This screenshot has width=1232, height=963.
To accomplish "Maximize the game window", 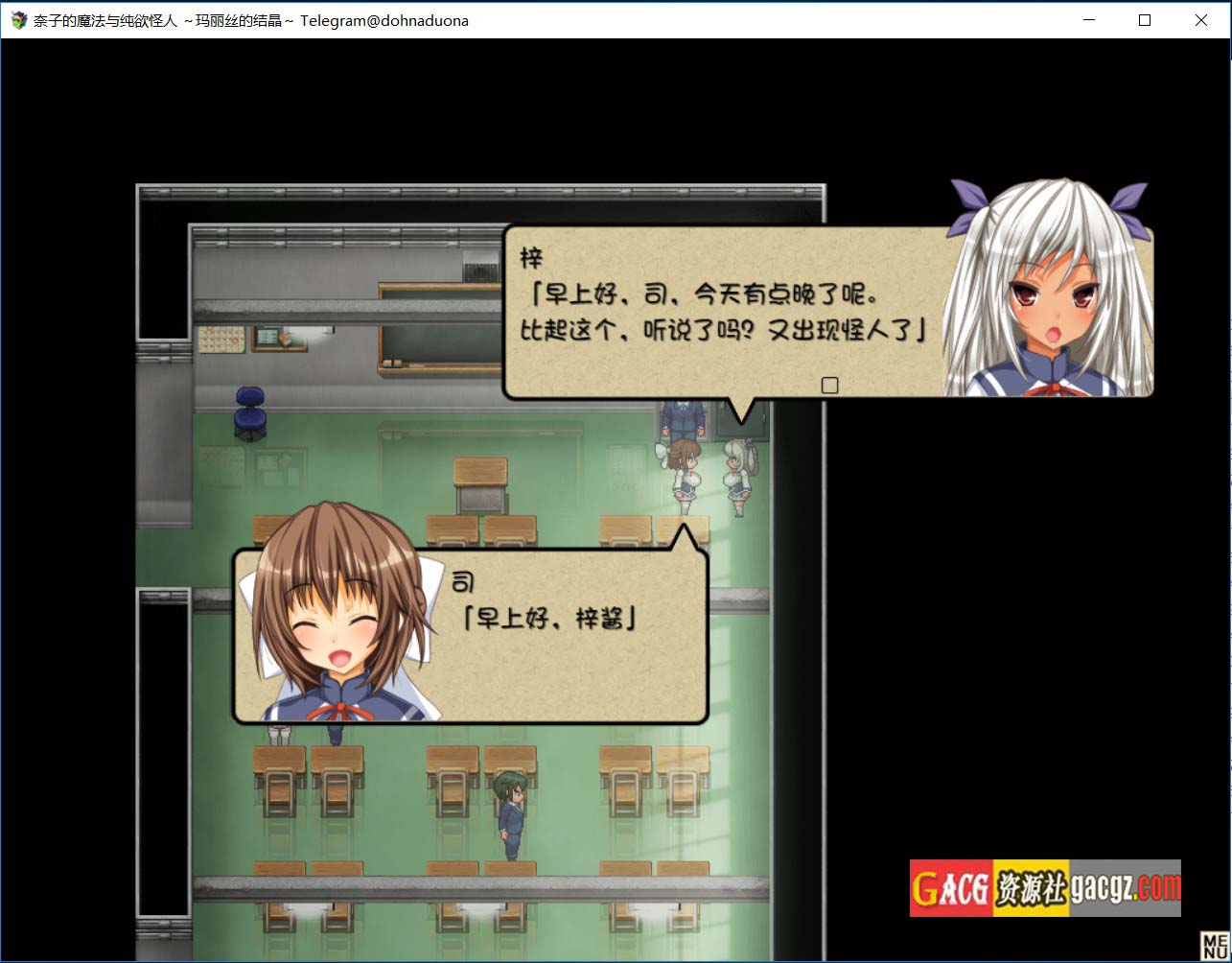I will (x=1144, y=20).
